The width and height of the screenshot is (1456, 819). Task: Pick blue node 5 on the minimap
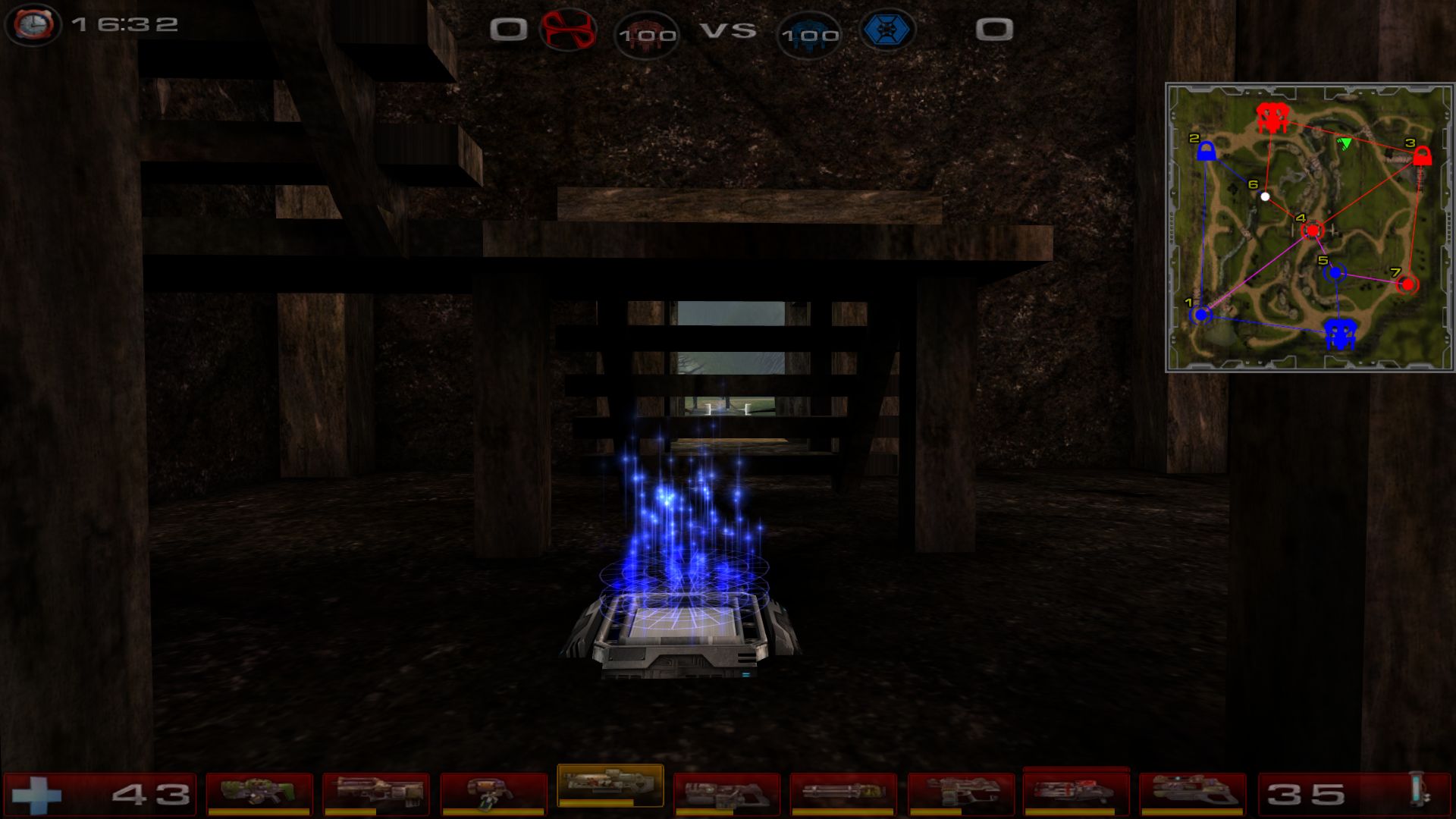(1335, 272)
